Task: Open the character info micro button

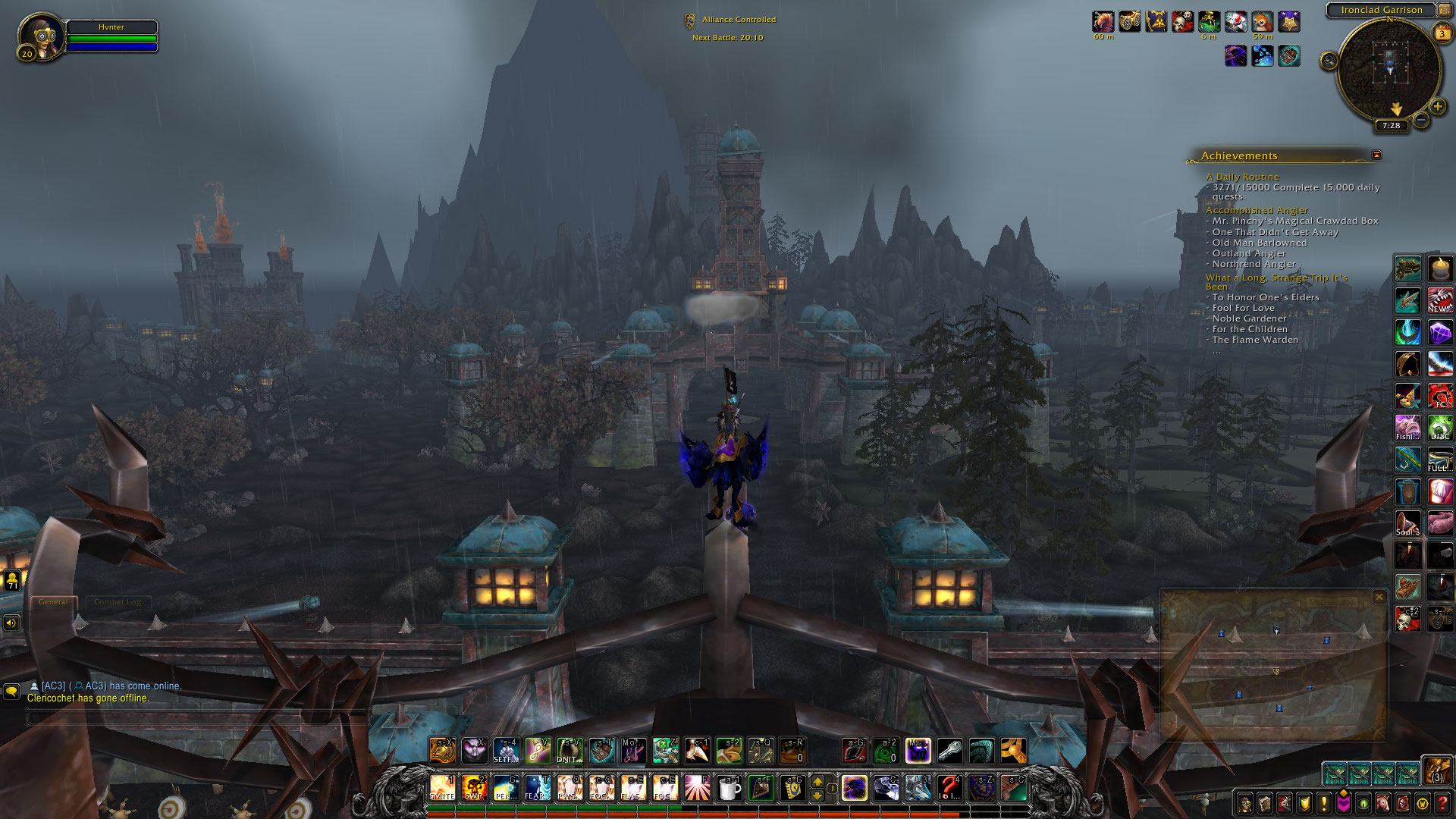Action: pos(1245,803)
